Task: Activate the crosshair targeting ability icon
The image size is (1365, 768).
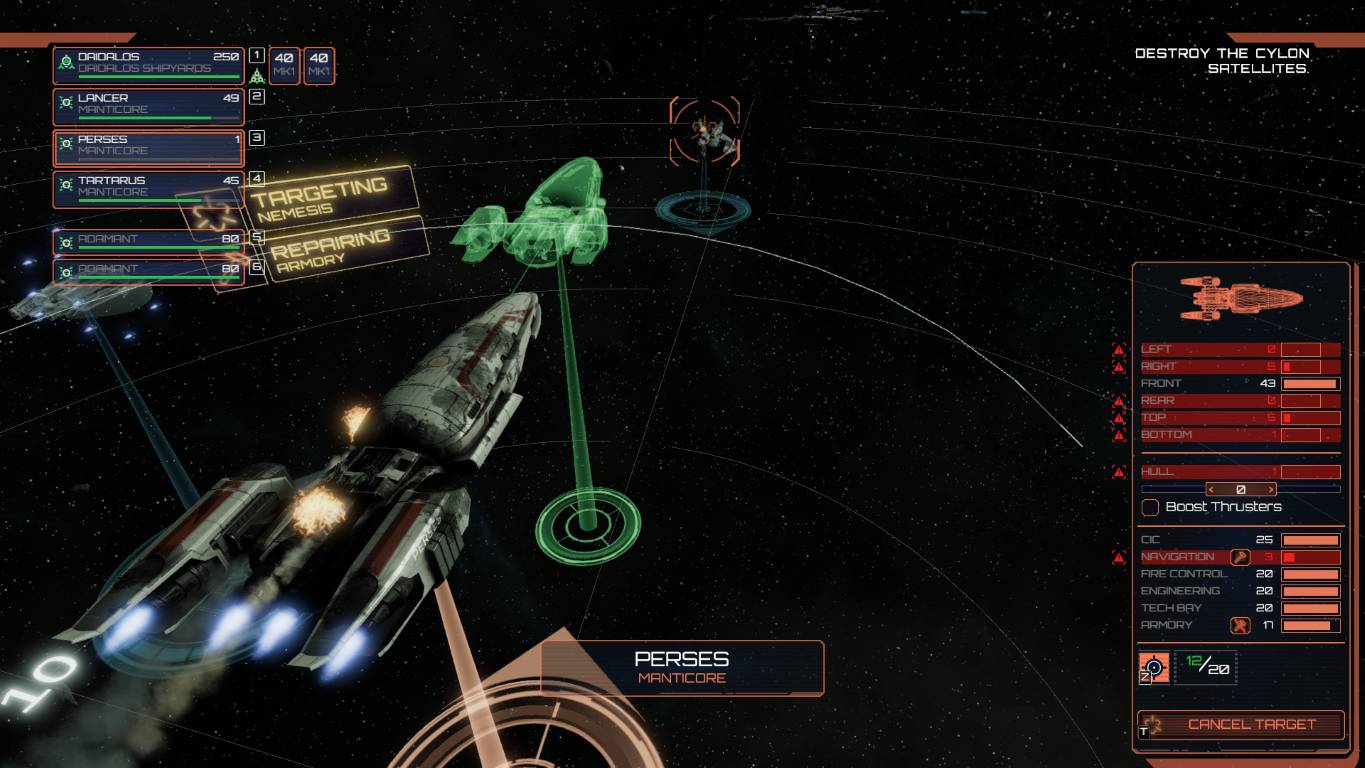Action: coord(1155,667)
